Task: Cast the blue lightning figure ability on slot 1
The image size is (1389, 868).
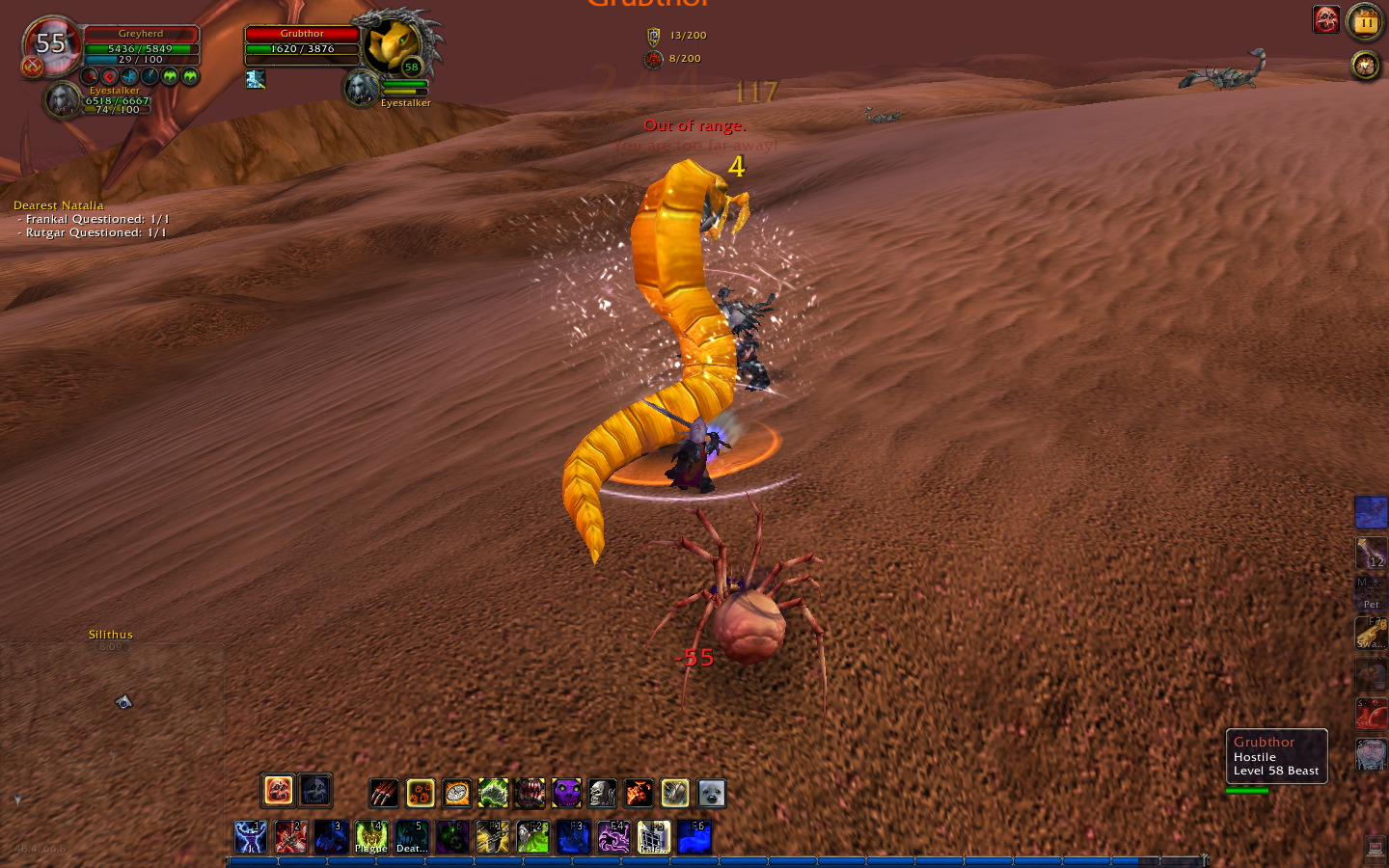Action: [250, 837]
